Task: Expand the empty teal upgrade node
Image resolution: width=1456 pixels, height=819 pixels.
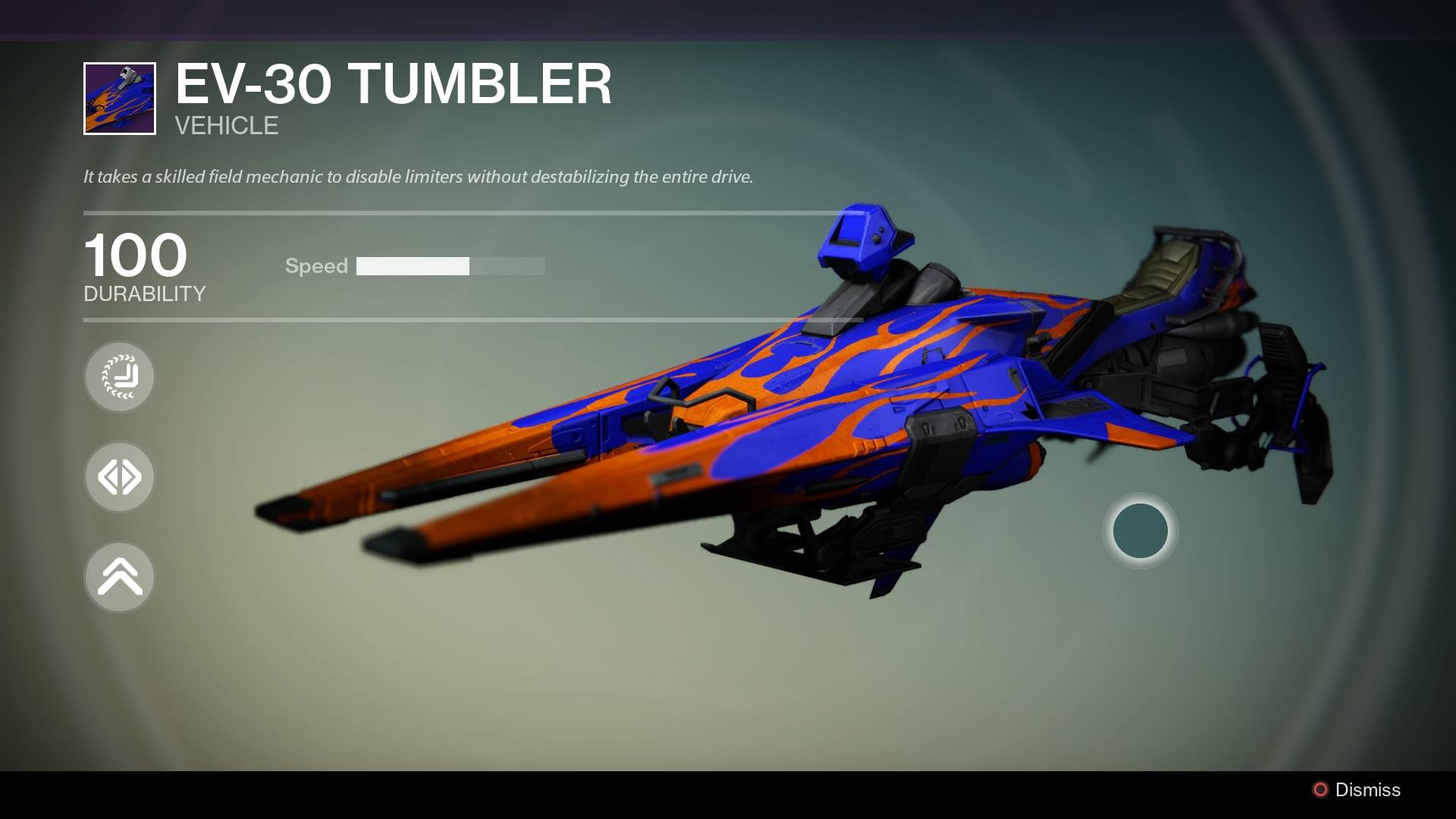Action: click(1140, 531)
